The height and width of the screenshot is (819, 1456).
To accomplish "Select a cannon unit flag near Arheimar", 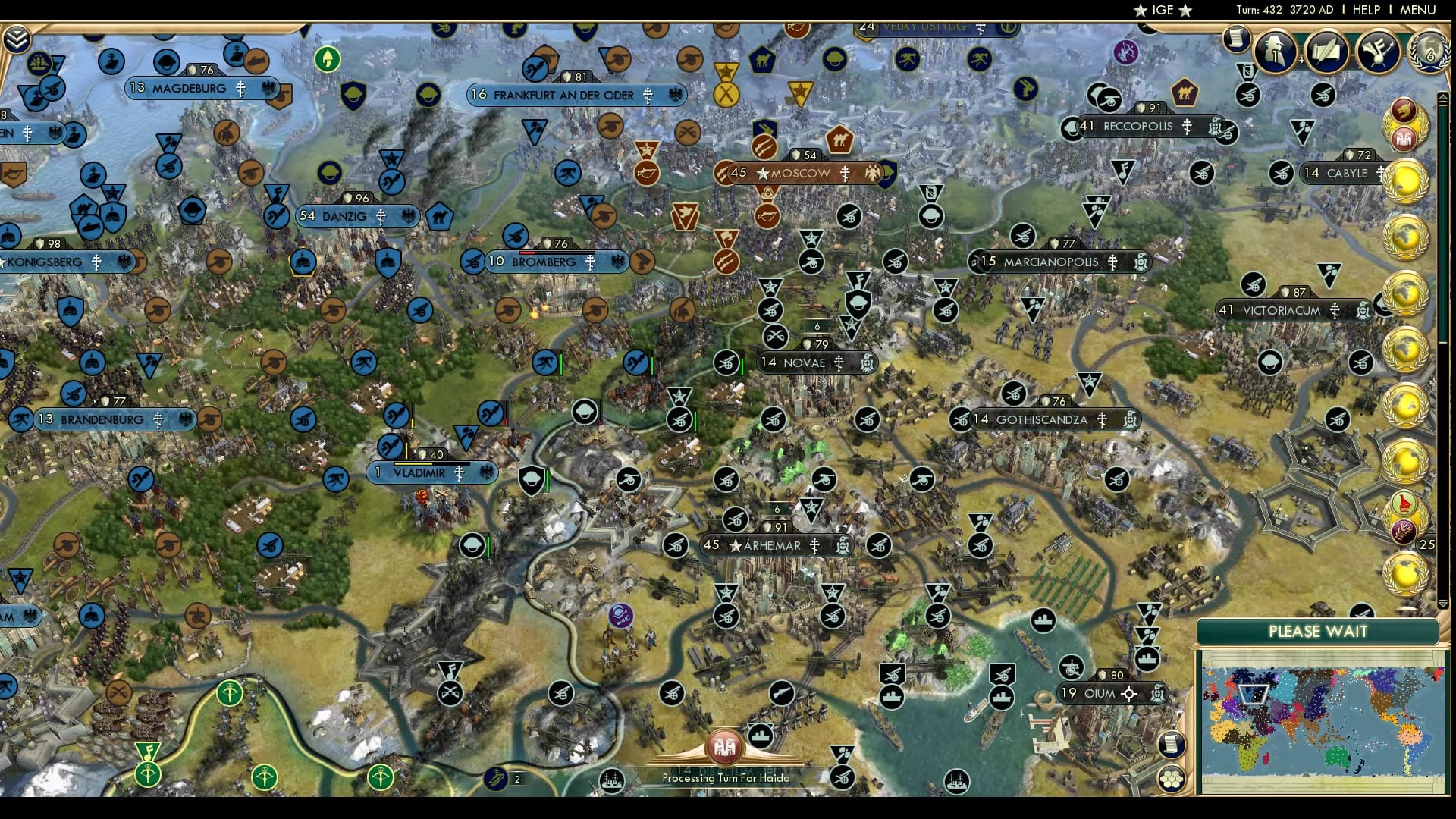I will (734, 519).
